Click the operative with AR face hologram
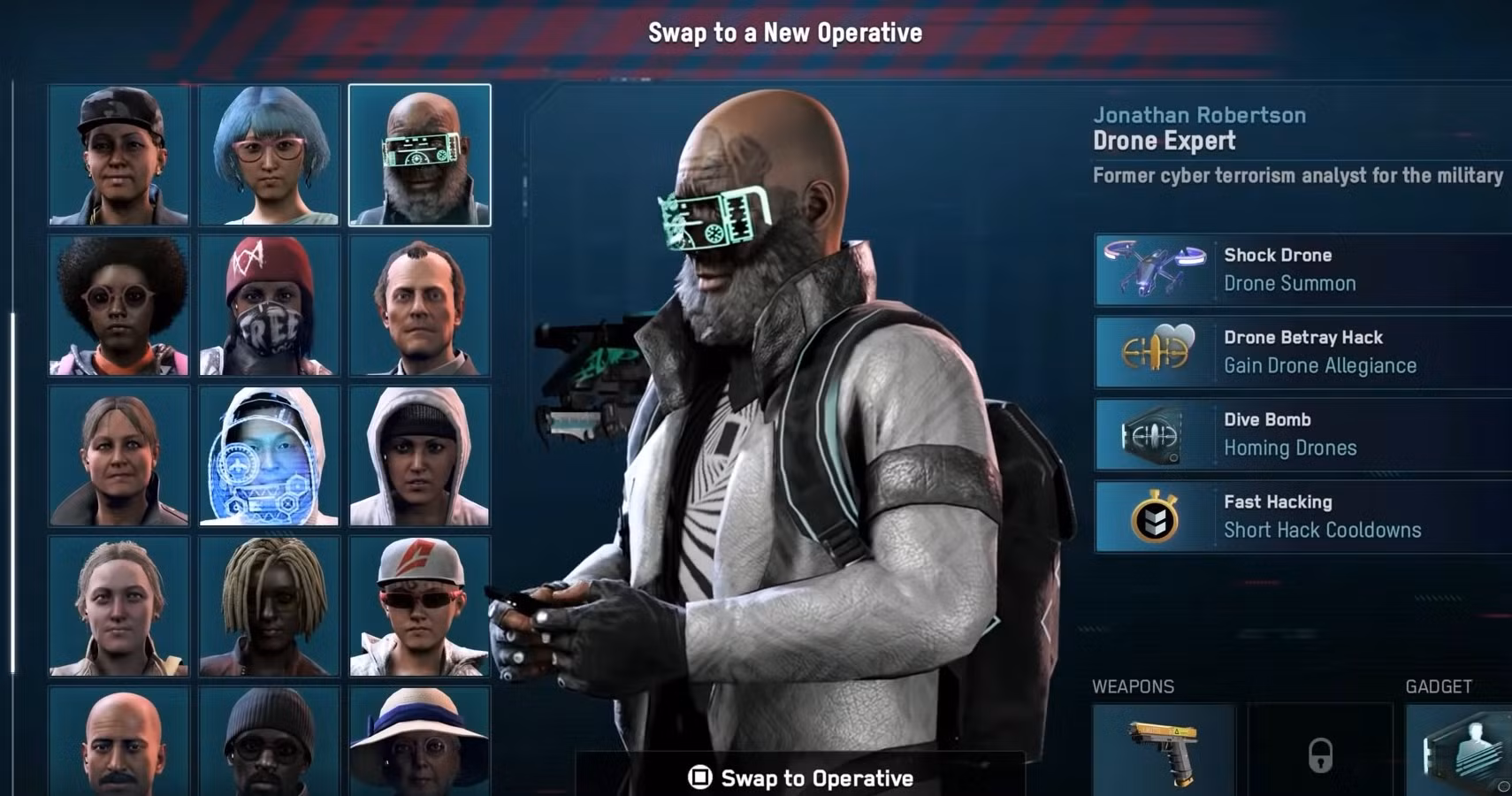Viewport: 1512px width, 796px height. click(270, 455)
